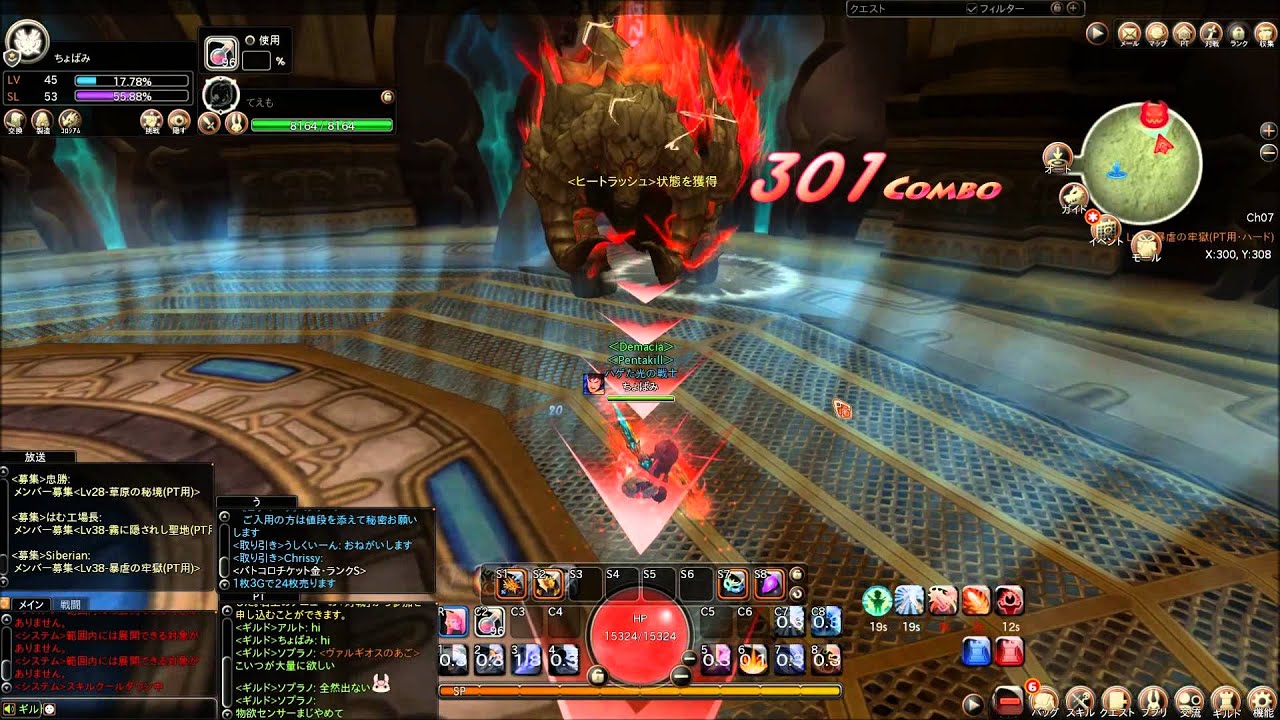Image resolution: width=1280 pixels, height=720 pixels.
Task: Open the 機能 gear settings menu
Action: point(1262,699)
